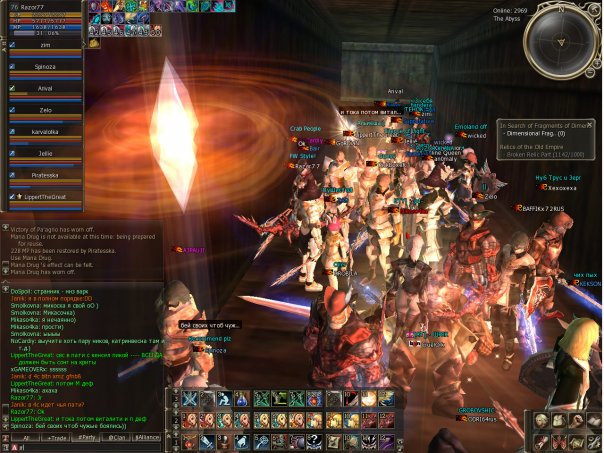
Task: Open the $Alliance chat tab
Action: (150, 438)
